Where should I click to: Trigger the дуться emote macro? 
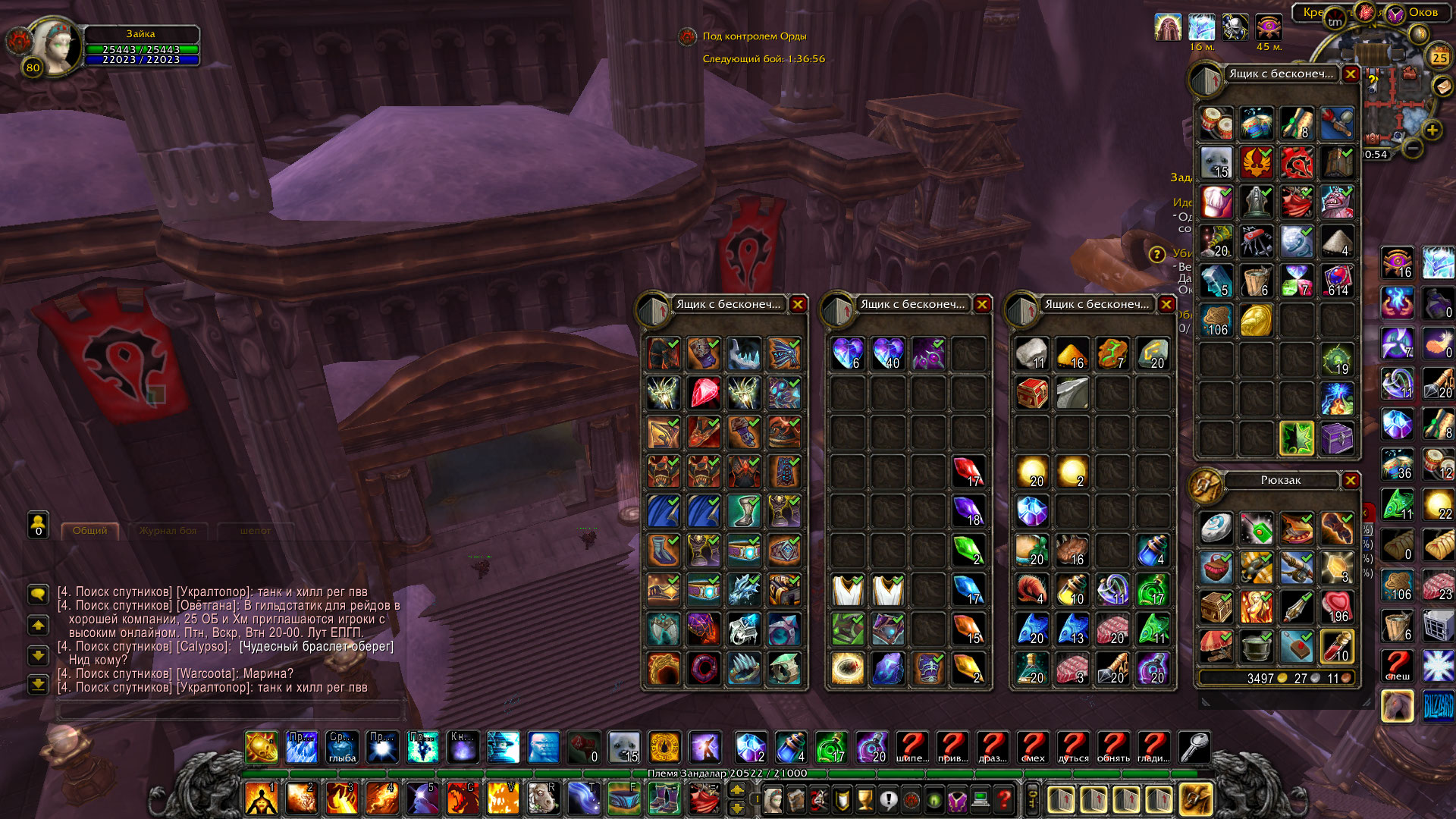pyautogui.click(x=1072, y=747)
